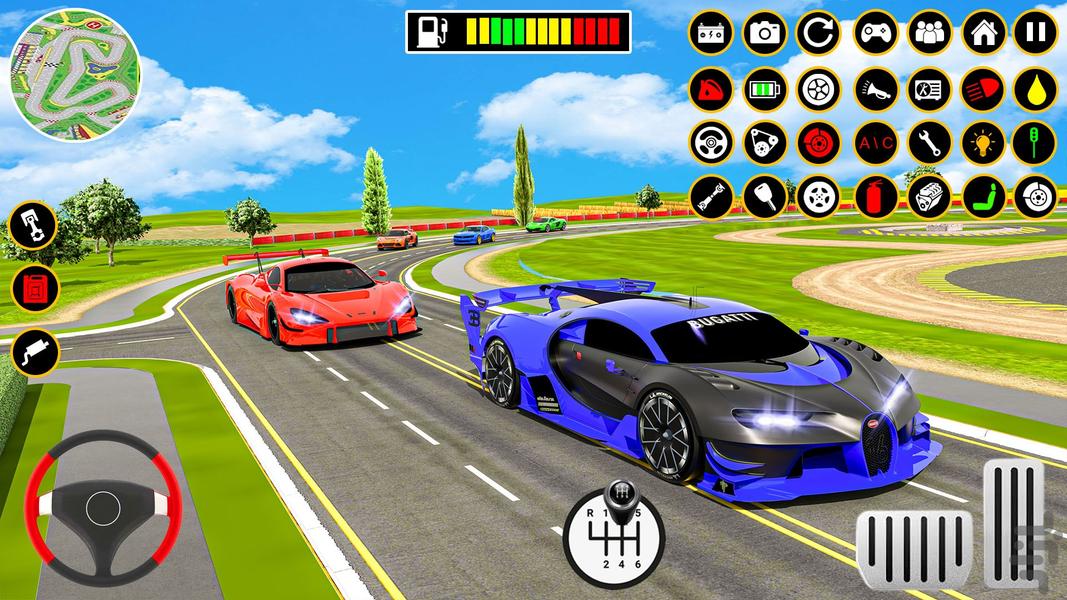This screenshot has width=1067, height=600.
Task: Honk using the horn icon
Action: pos(874,88)
